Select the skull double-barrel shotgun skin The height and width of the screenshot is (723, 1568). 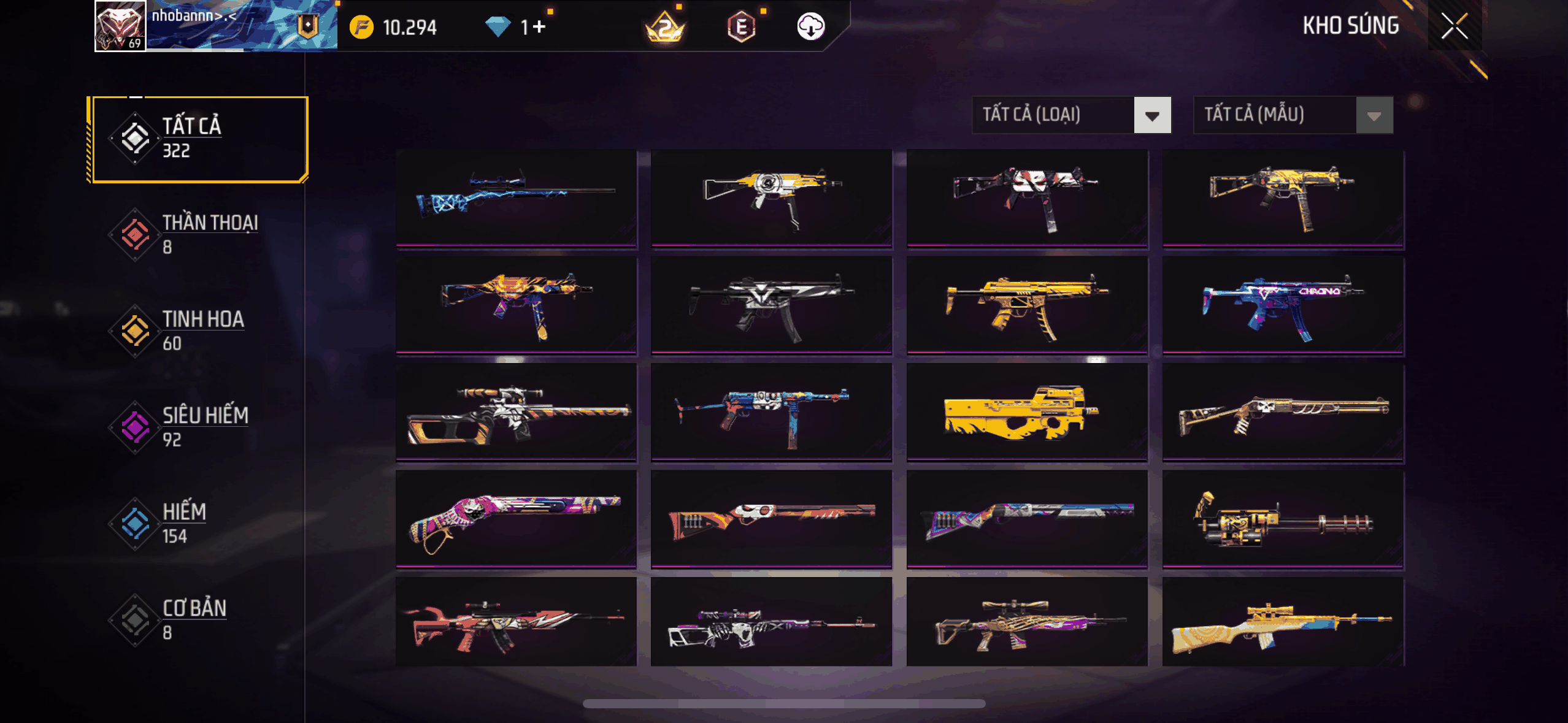(x=1283, y=411)
